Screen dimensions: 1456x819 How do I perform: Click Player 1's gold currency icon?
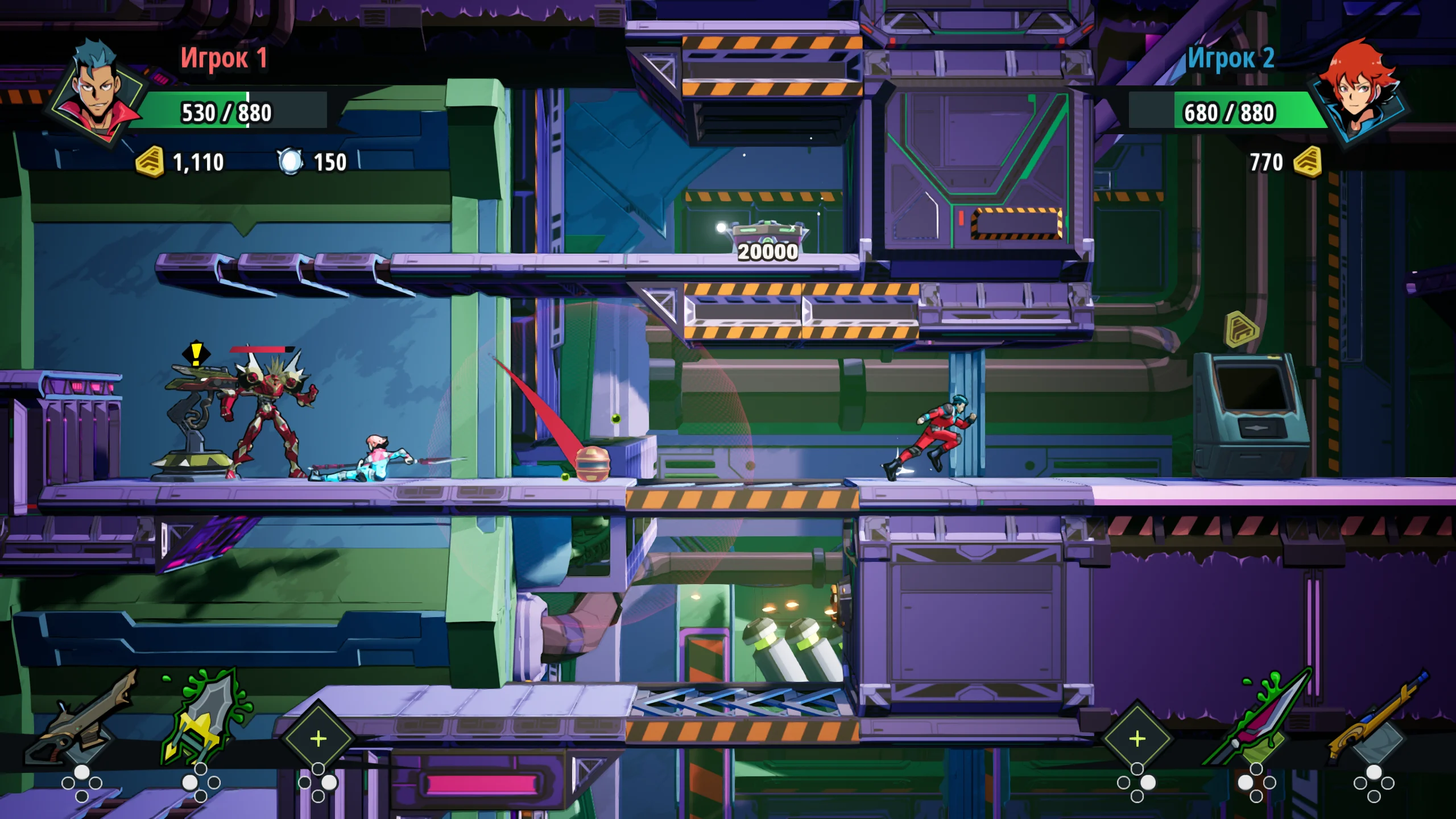point(150,162)
